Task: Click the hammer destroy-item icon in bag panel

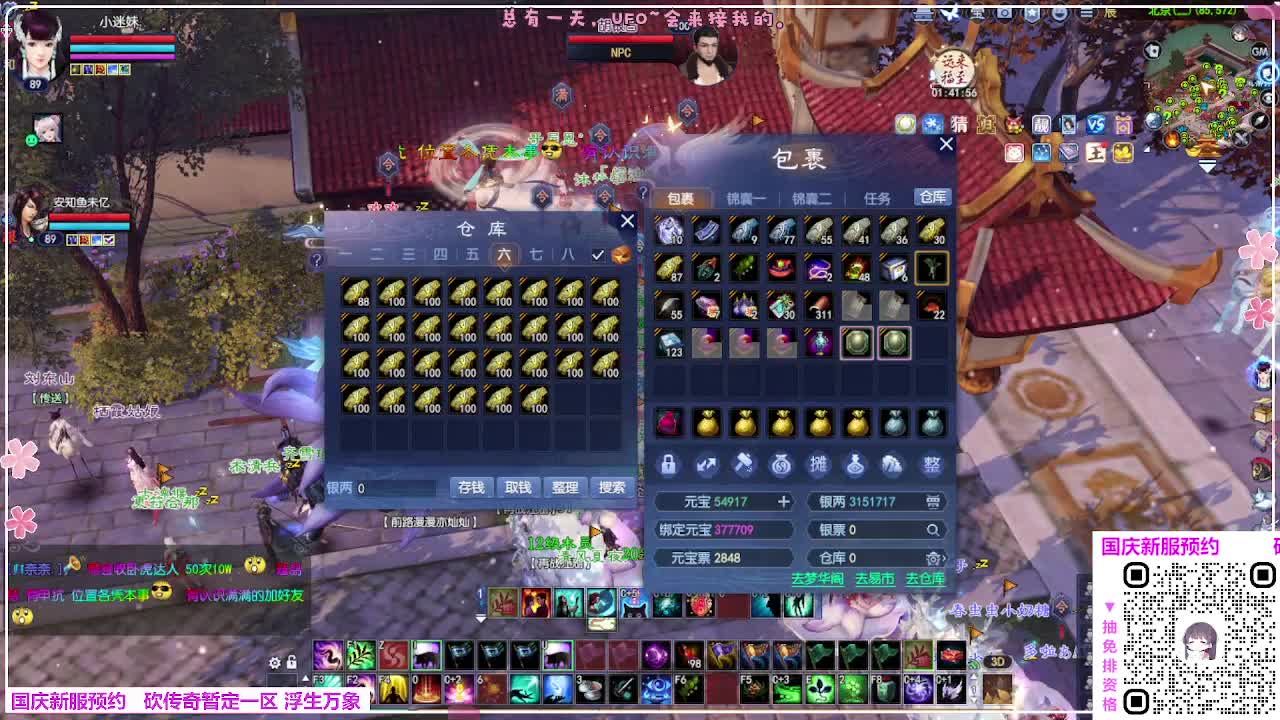Action: pyautogui.click(x=743, y=465)
